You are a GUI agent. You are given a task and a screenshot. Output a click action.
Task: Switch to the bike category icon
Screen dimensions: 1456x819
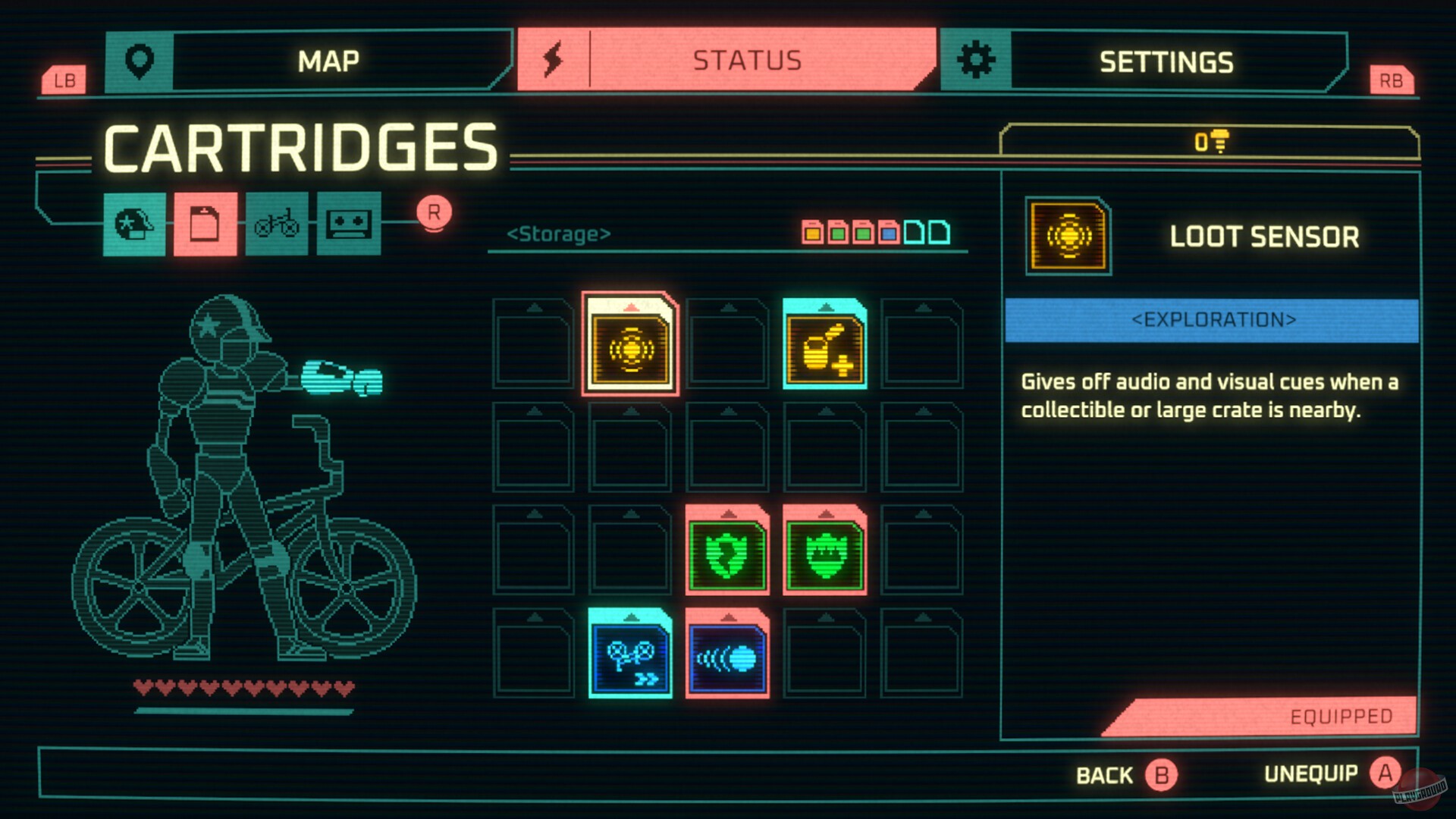277,224
